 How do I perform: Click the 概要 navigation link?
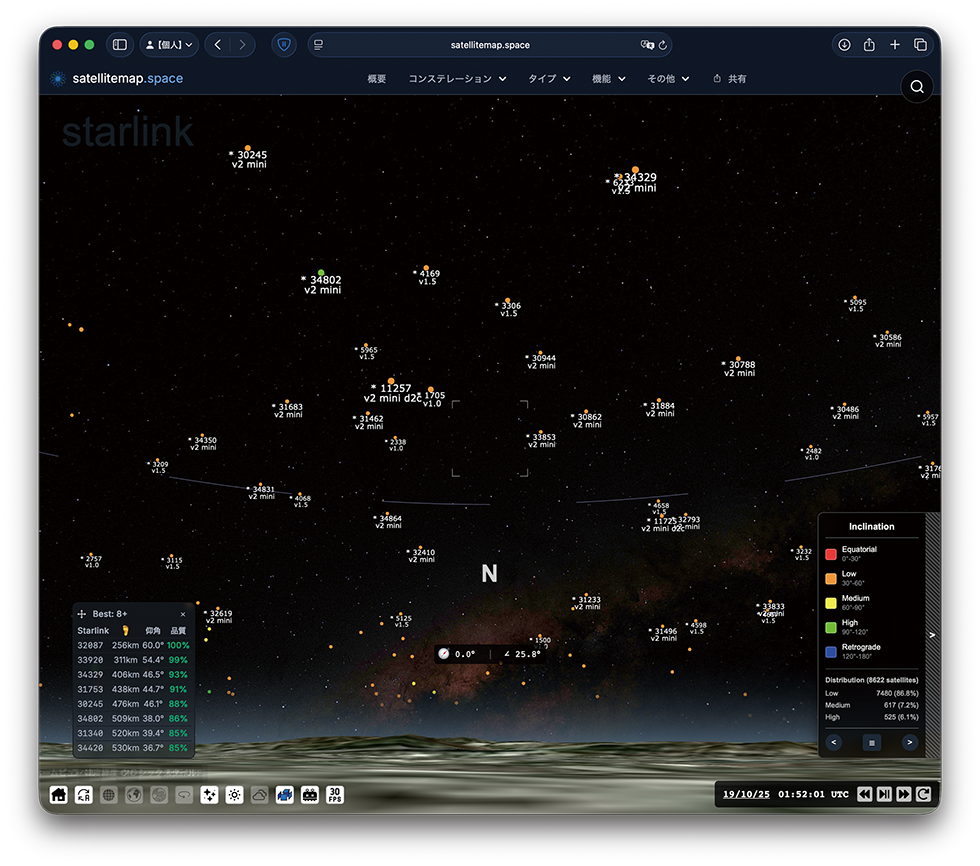[x=377, y=79]
